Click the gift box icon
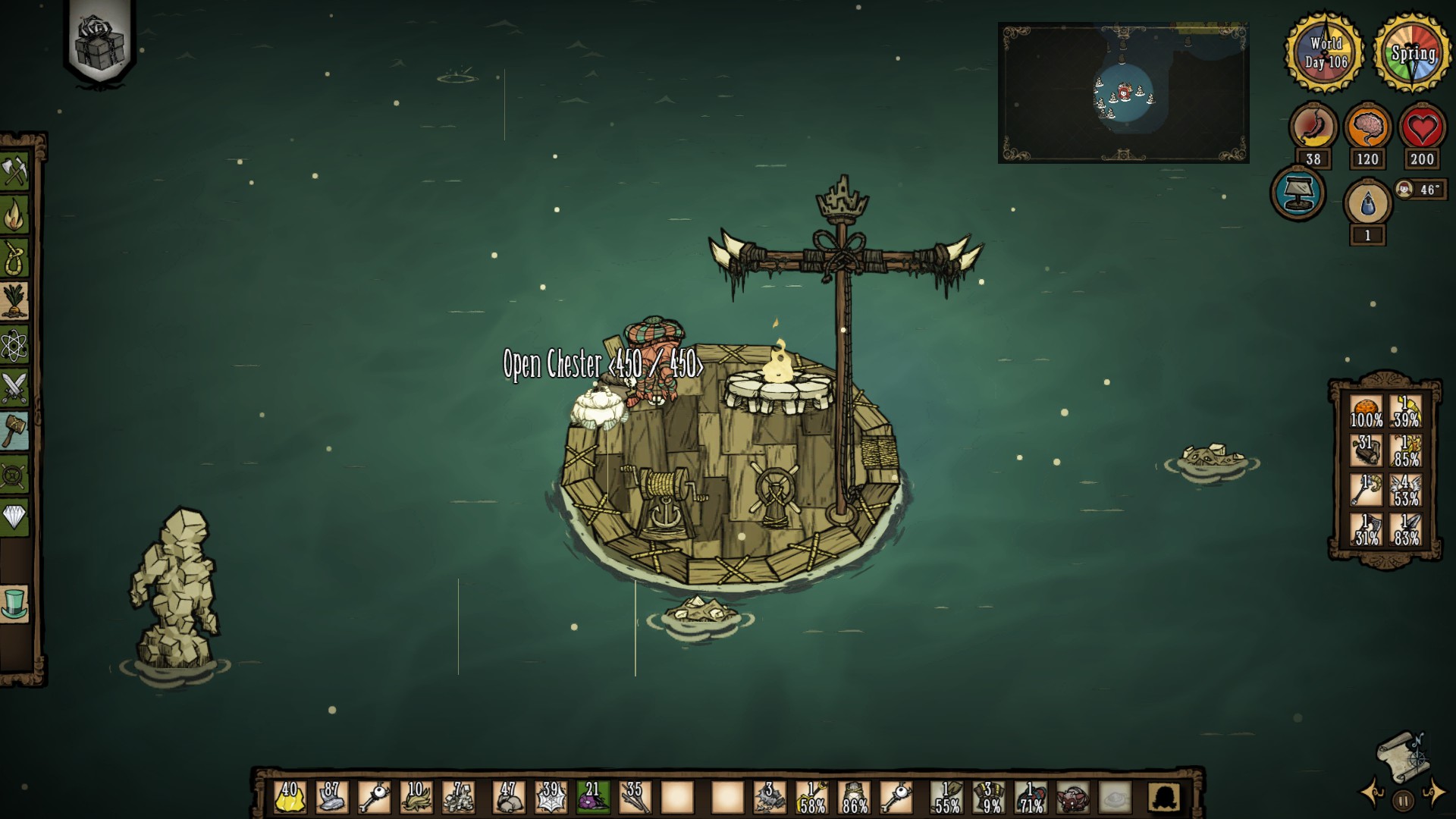 coord(100,39)
